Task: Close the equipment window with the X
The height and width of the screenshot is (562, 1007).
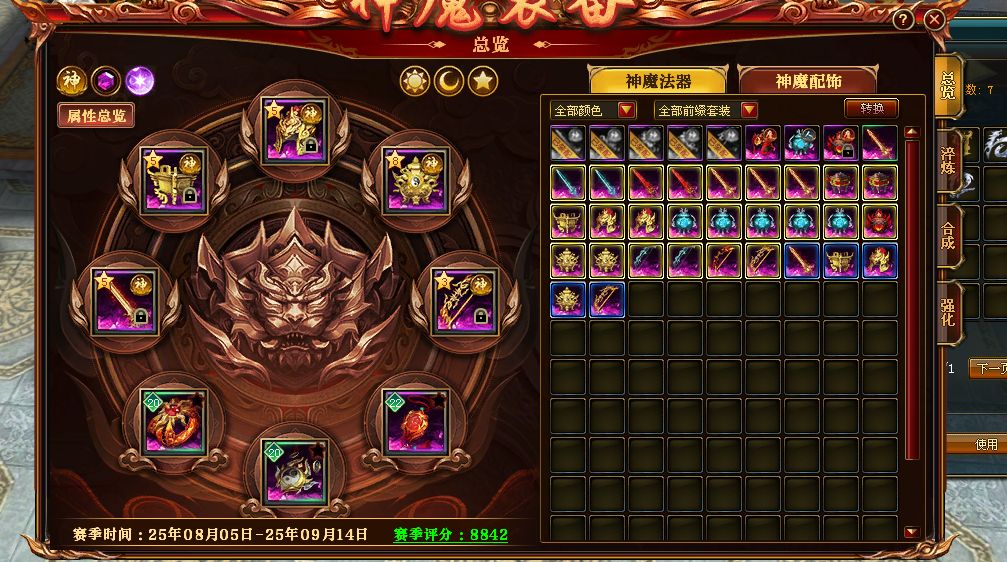Action: pos(934,19)
